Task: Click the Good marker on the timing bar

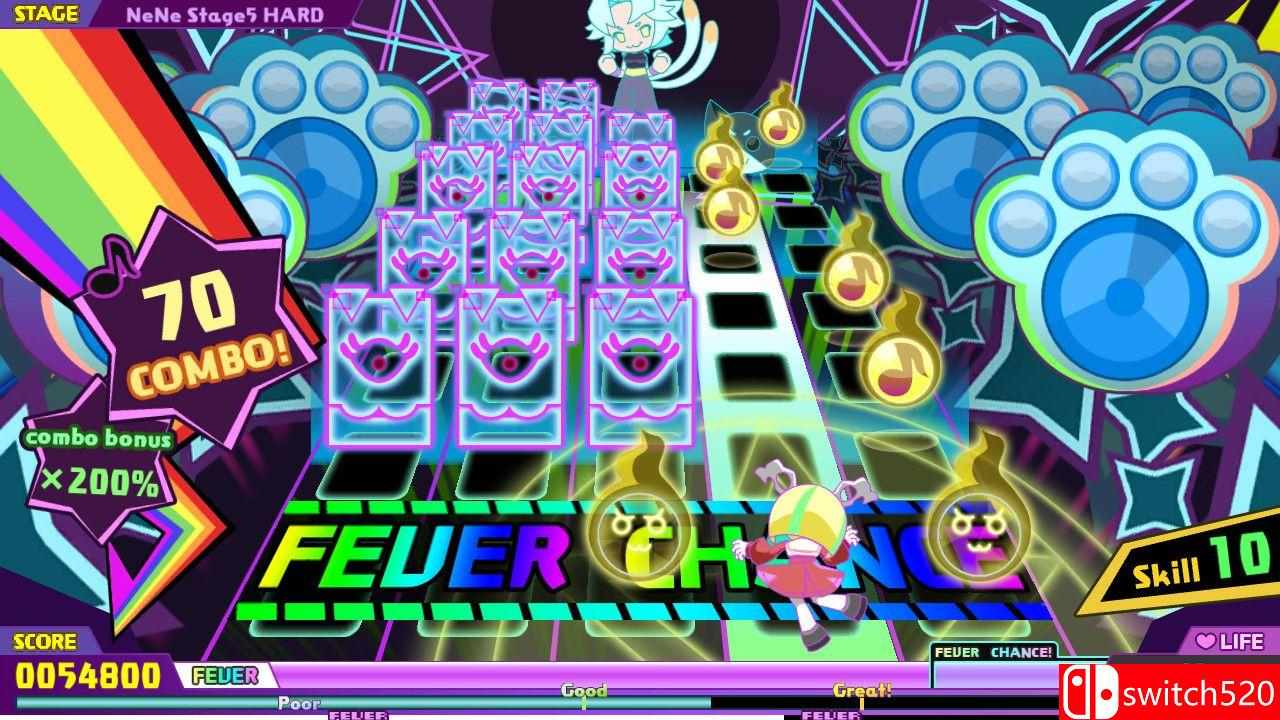Action: pos(585,691)
